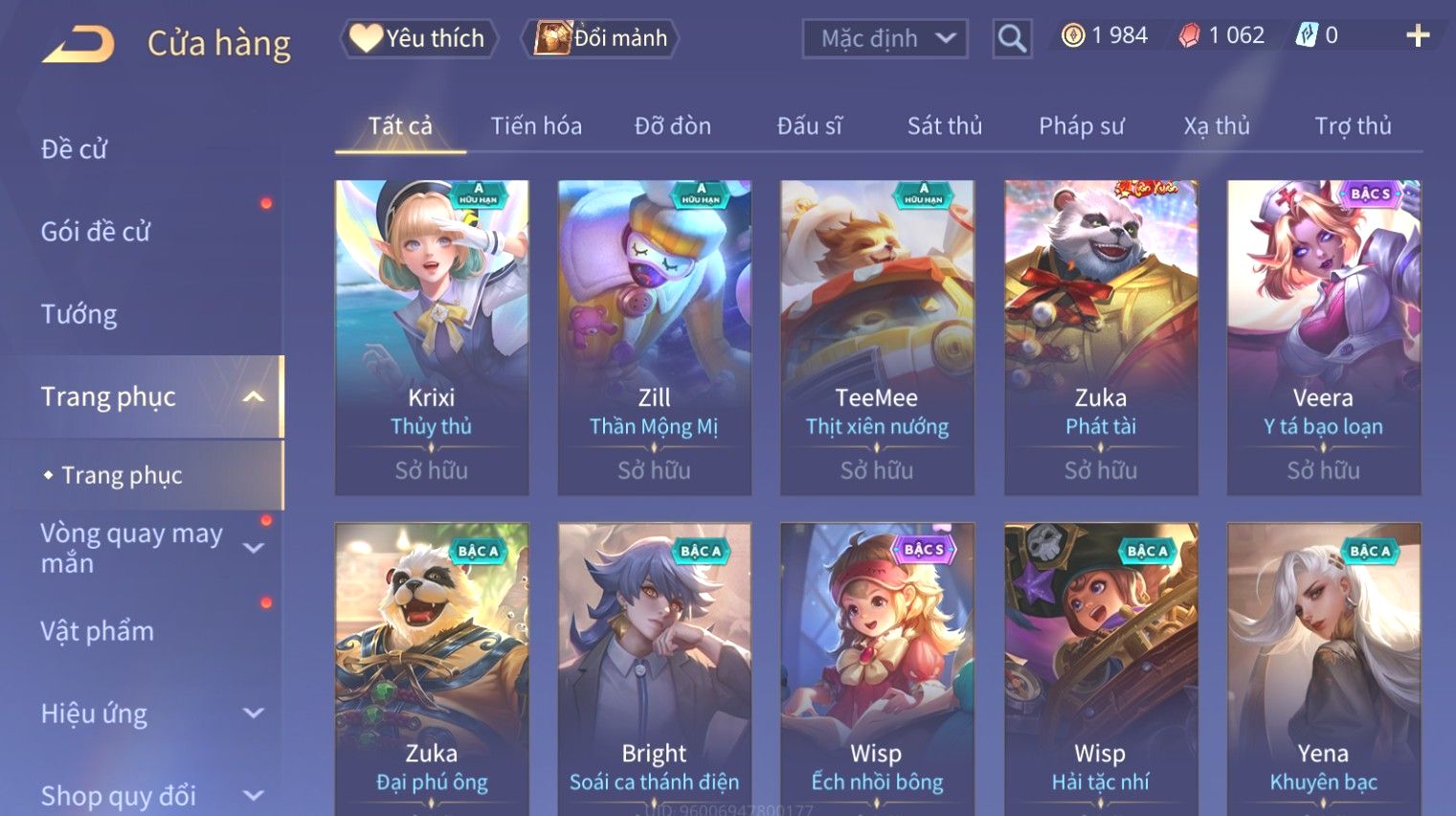Select the Đỡ đòn category tab

tap(672, 125)
